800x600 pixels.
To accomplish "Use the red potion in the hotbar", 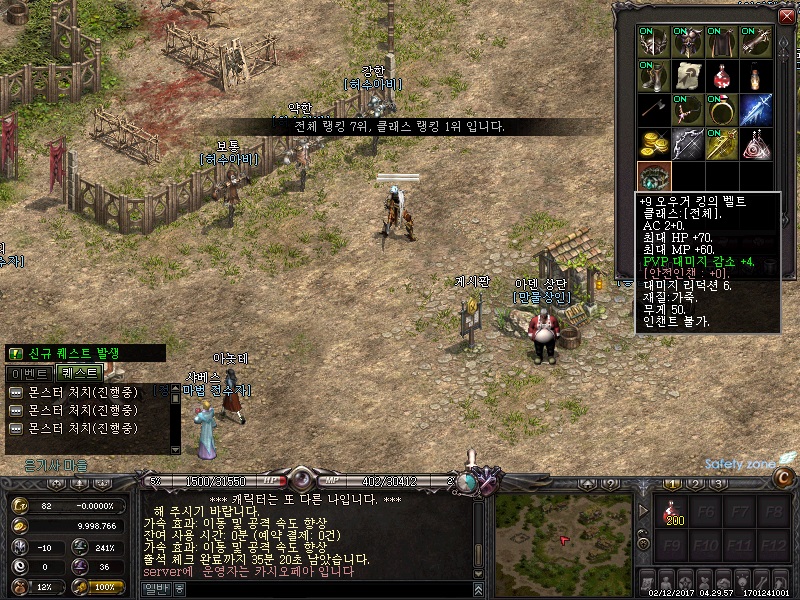I will [672, 515].
